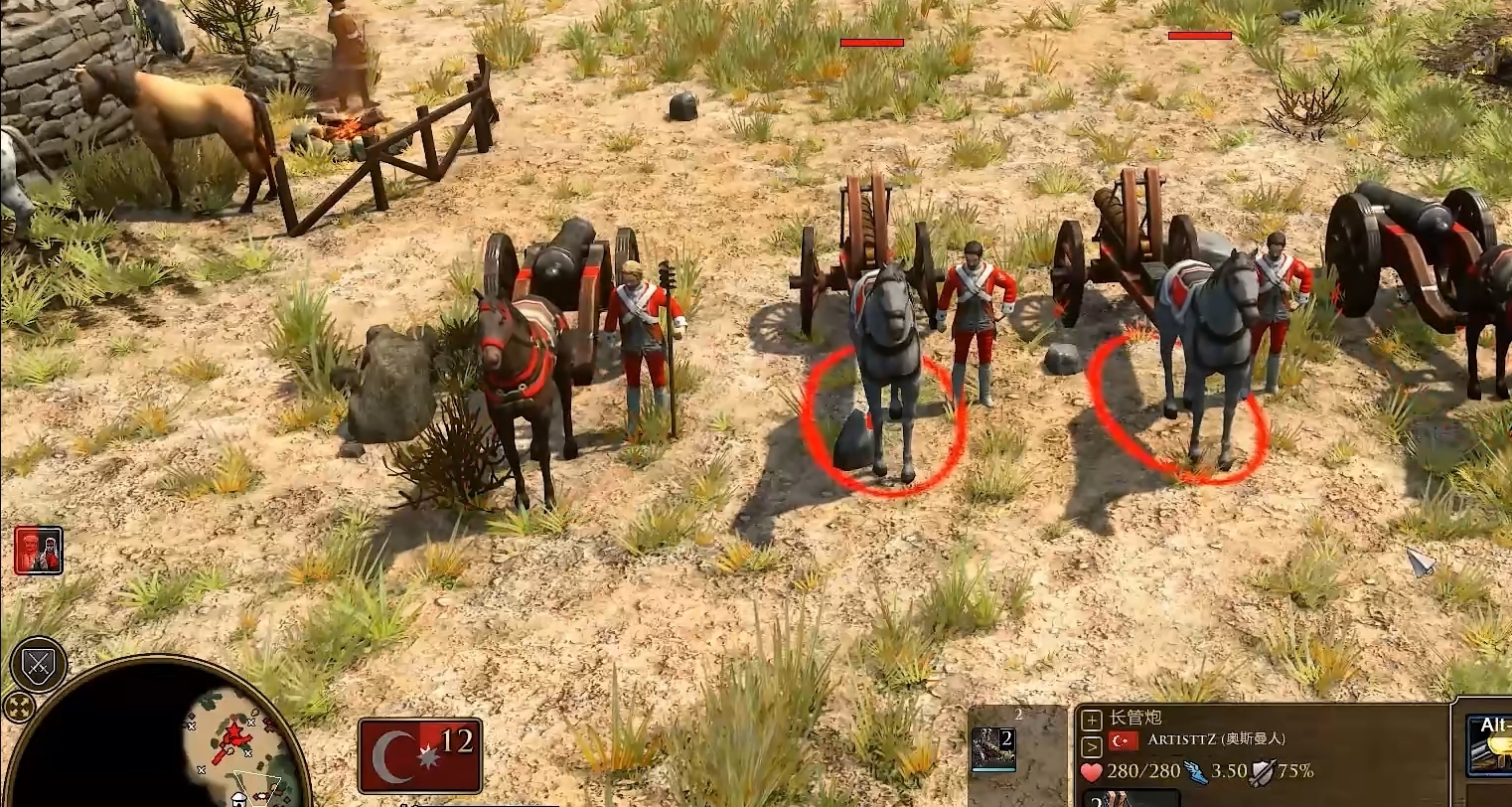The width and height of the screenshot is (1512, 807).
Task: Click the crossed swords icon above the minimap
Action: [37, 664]
